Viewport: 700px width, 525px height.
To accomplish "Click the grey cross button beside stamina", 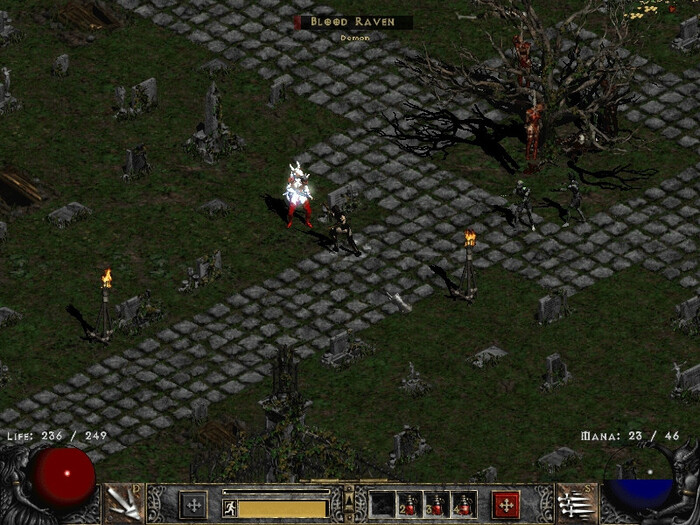I will pos(193,504).
